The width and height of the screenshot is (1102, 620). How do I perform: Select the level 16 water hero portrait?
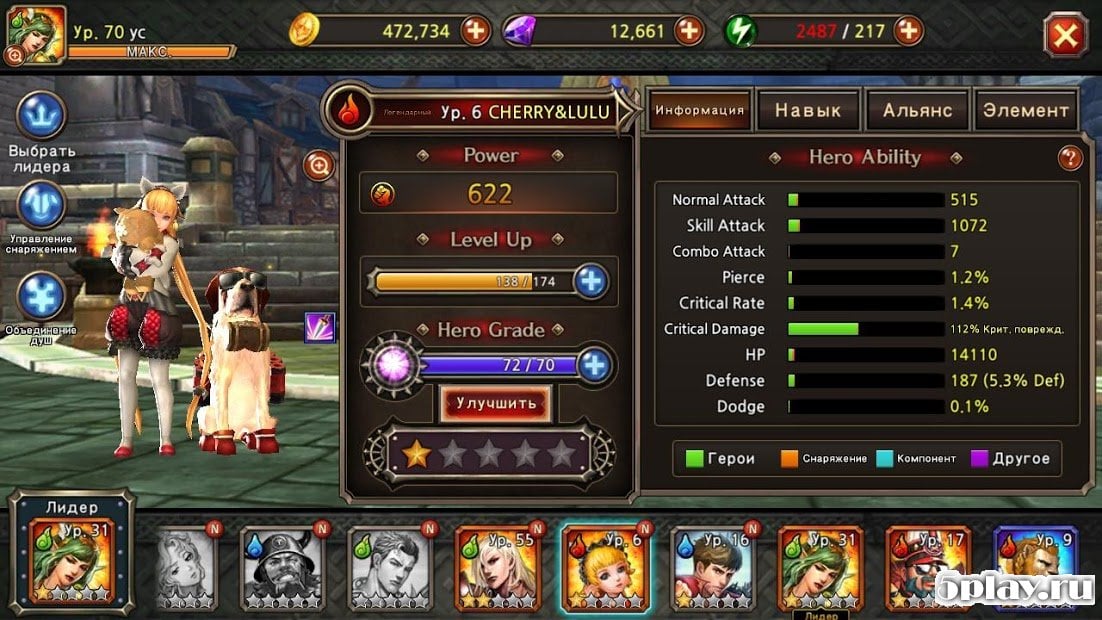tap(712, 566)
